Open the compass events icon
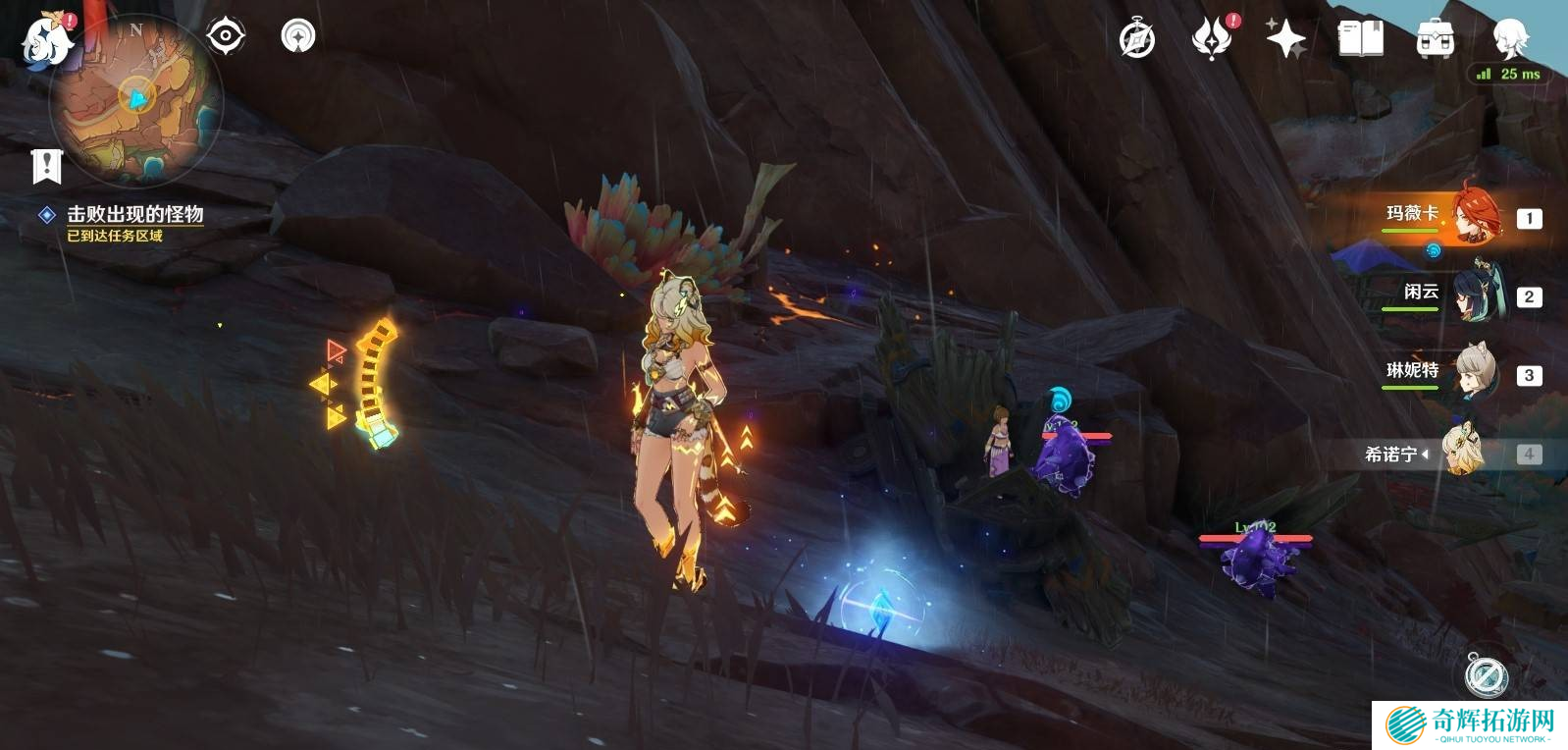This screenshot has width=1568, height=750. point(1137,40)
